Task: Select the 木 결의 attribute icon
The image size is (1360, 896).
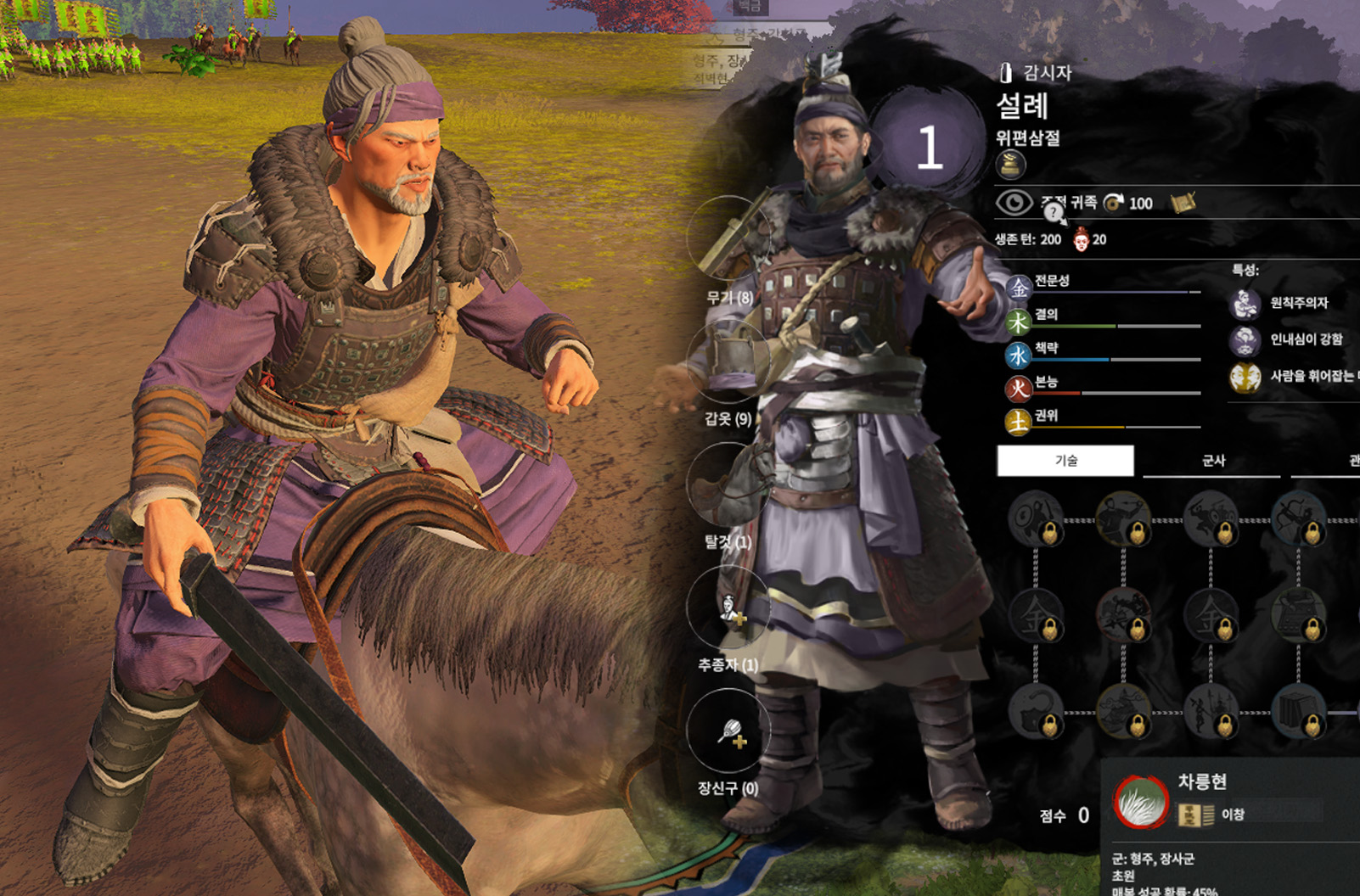Action: click(x=1019, y=322)
